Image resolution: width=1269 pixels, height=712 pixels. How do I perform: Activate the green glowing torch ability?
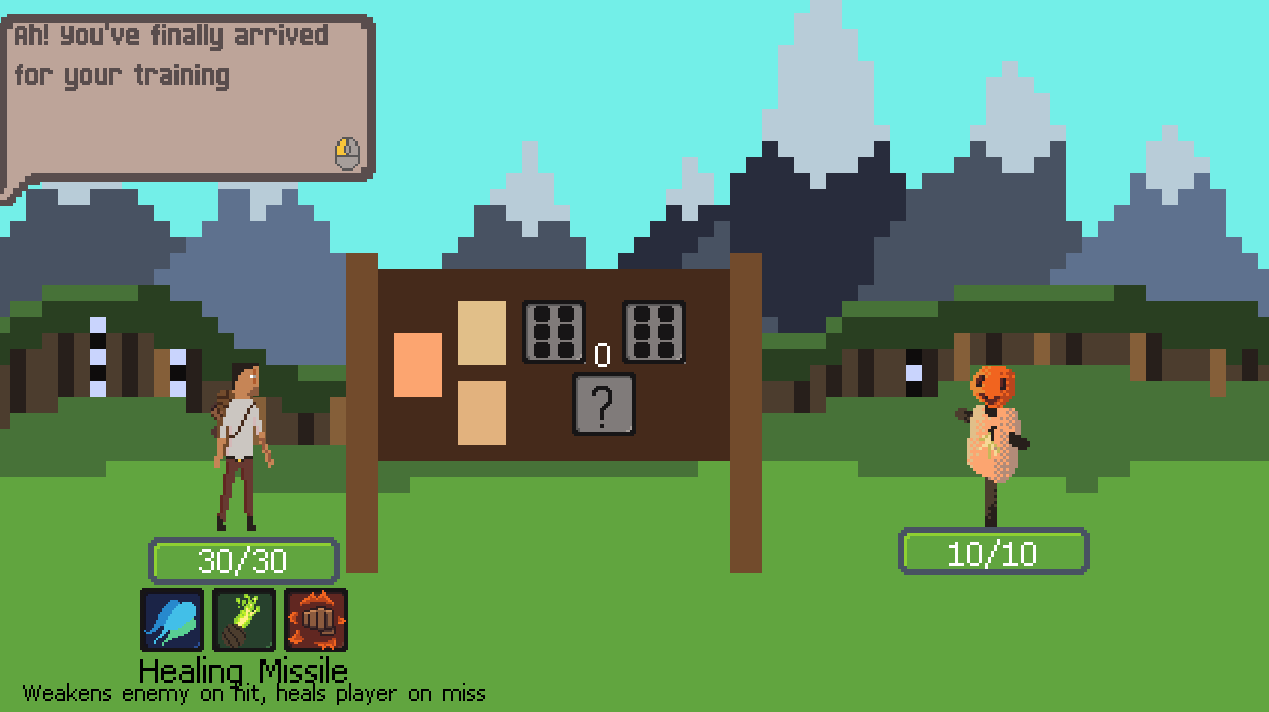coord(244,620)
